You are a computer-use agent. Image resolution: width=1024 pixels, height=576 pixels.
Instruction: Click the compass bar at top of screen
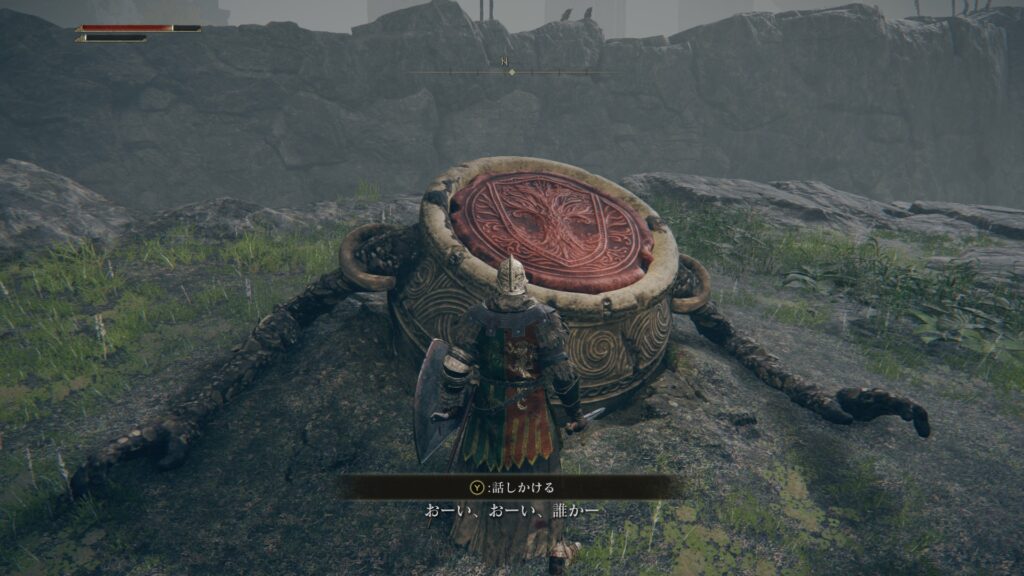[x=511, y=71]
